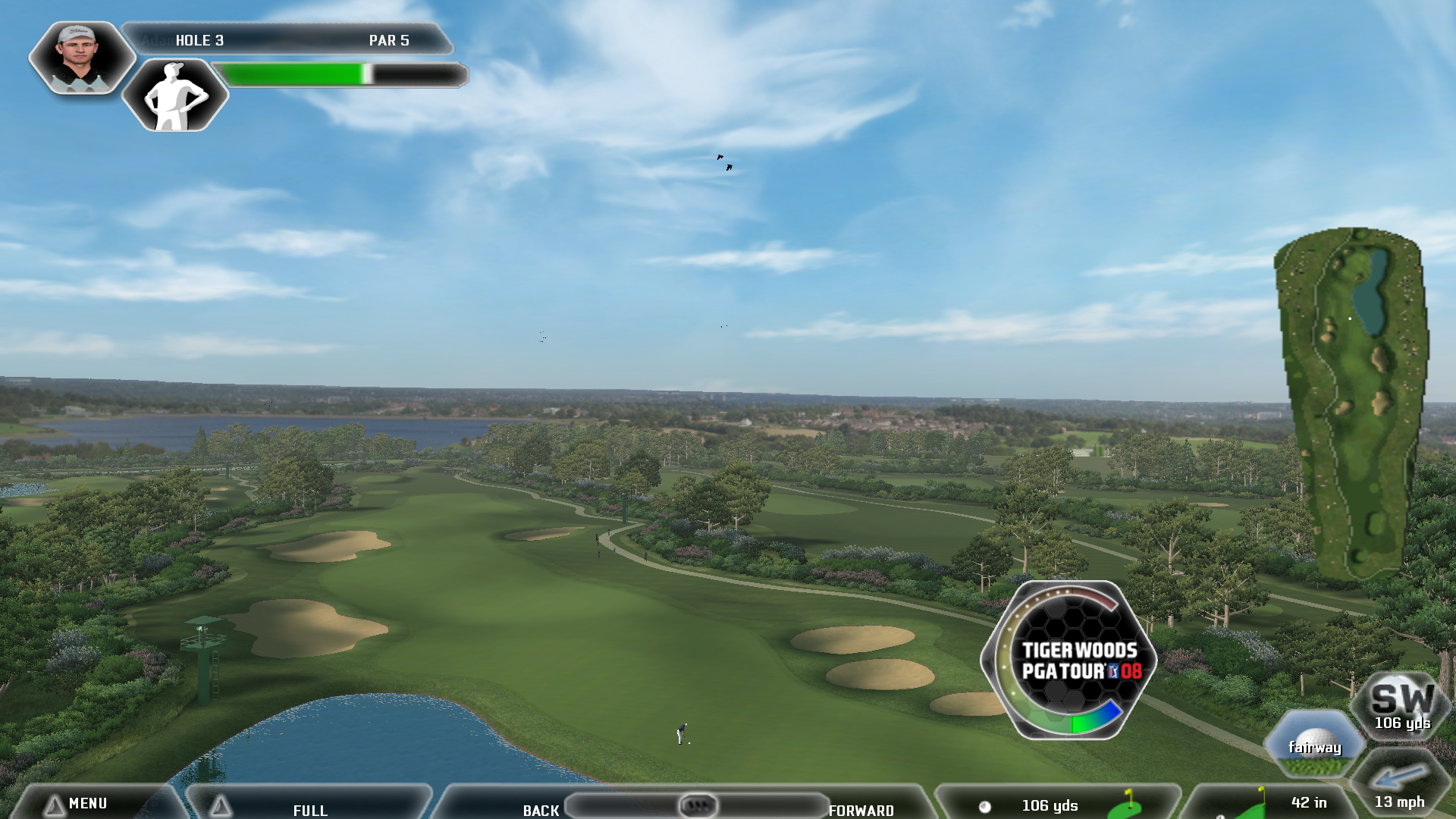Click the BACK/FORWARD ball position slider handle
This screenshot has height=819, width=1456.
(697, 805)
